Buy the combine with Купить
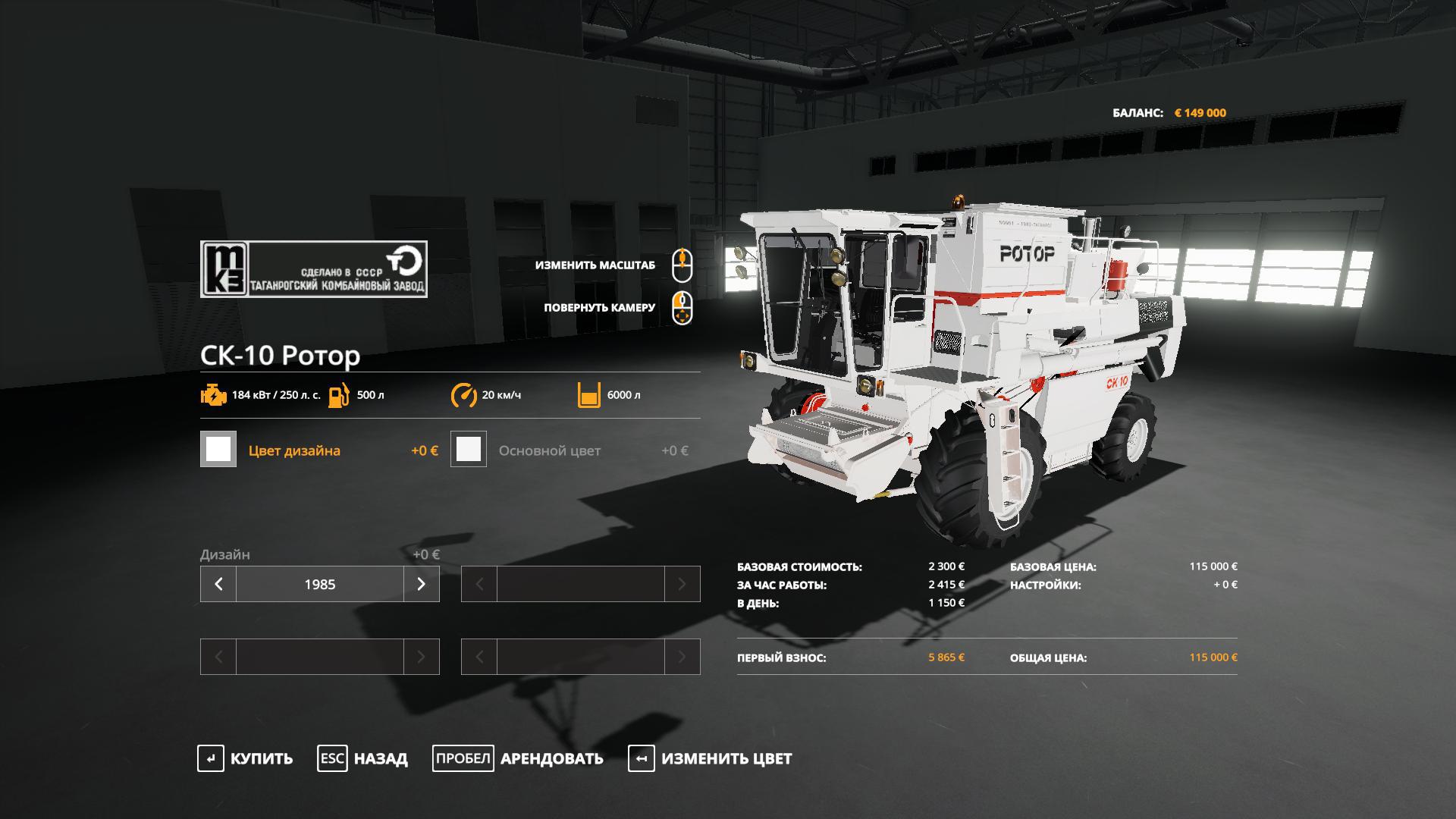Viewport: 1456px width, 819px height. [245, 758]
